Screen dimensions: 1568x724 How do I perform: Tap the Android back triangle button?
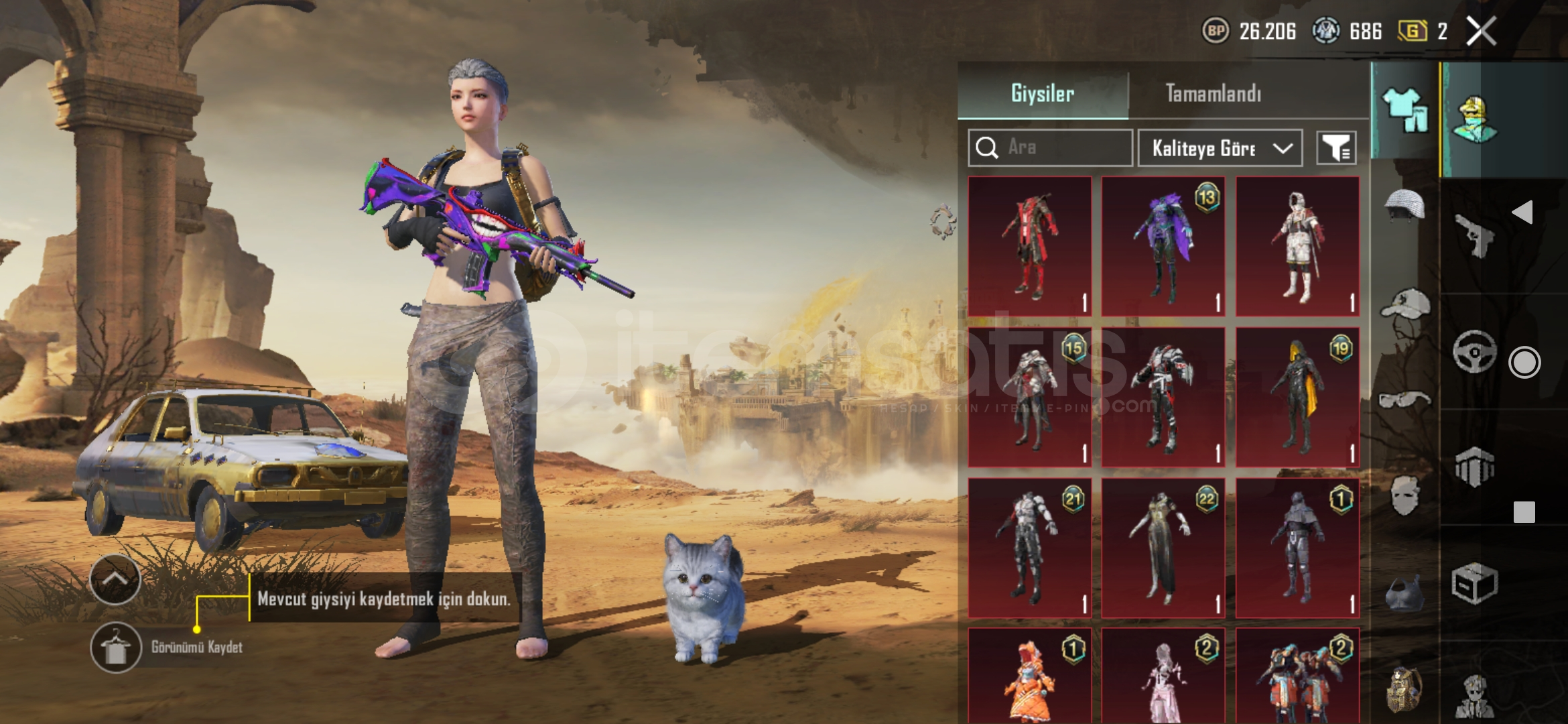point(1523,213)
